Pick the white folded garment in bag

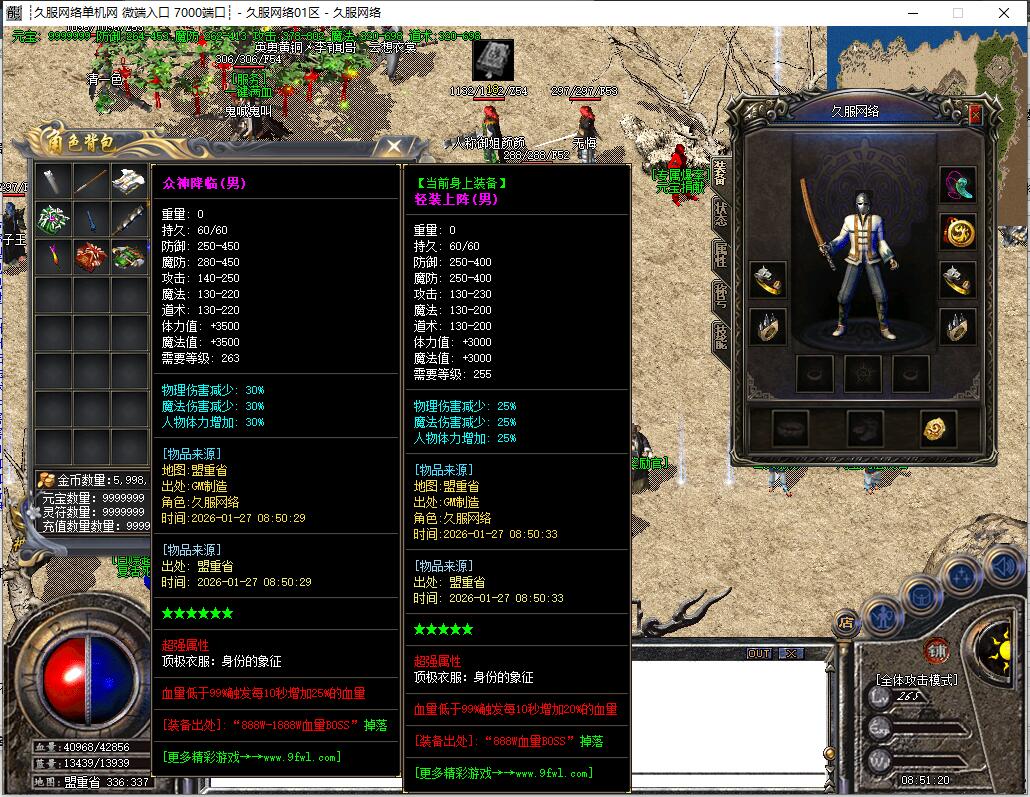click(128, 182)
